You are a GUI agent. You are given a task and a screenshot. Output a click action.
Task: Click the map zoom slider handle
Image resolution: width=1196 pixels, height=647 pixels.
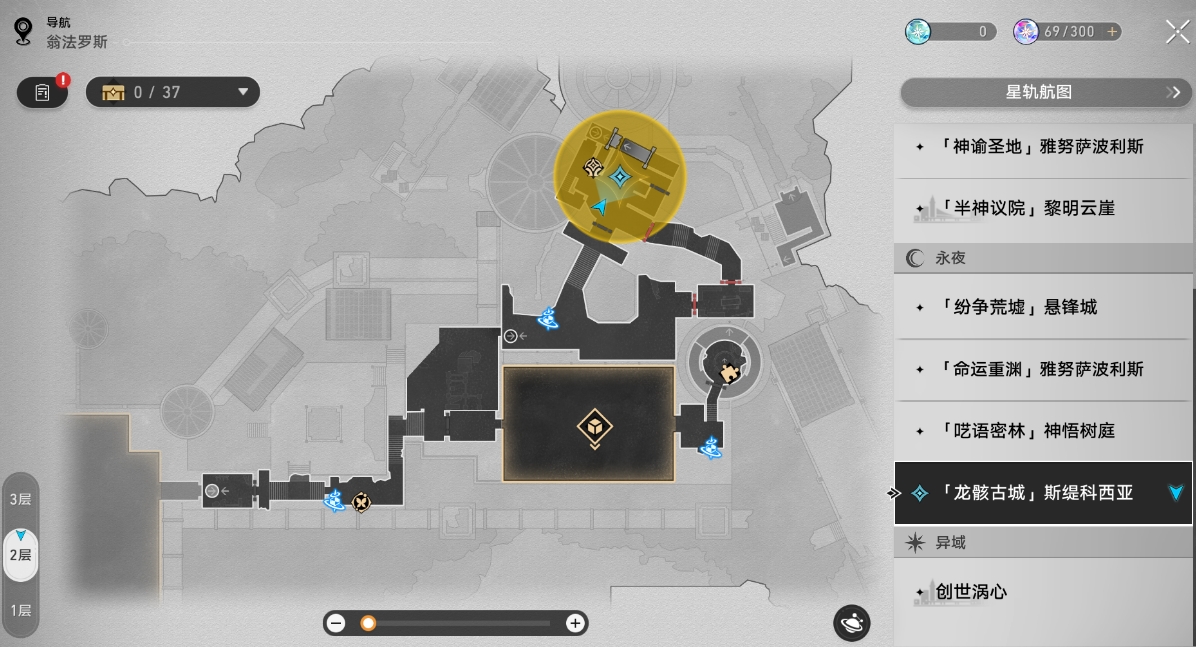tap(368, 623)
